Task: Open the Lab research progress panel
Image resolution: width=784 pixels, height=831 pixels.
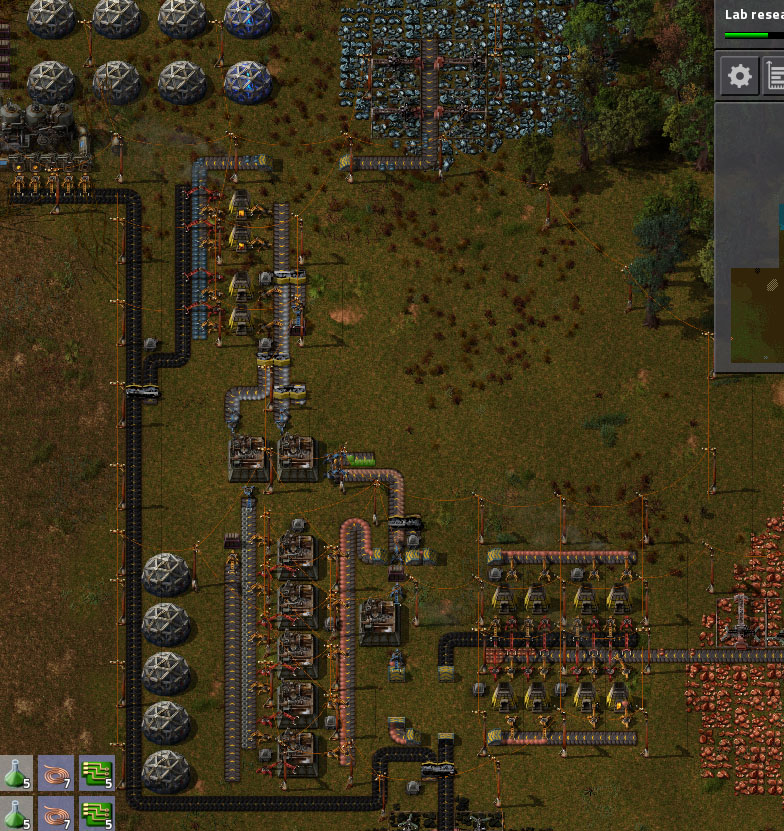Action: tap(752, 22)
